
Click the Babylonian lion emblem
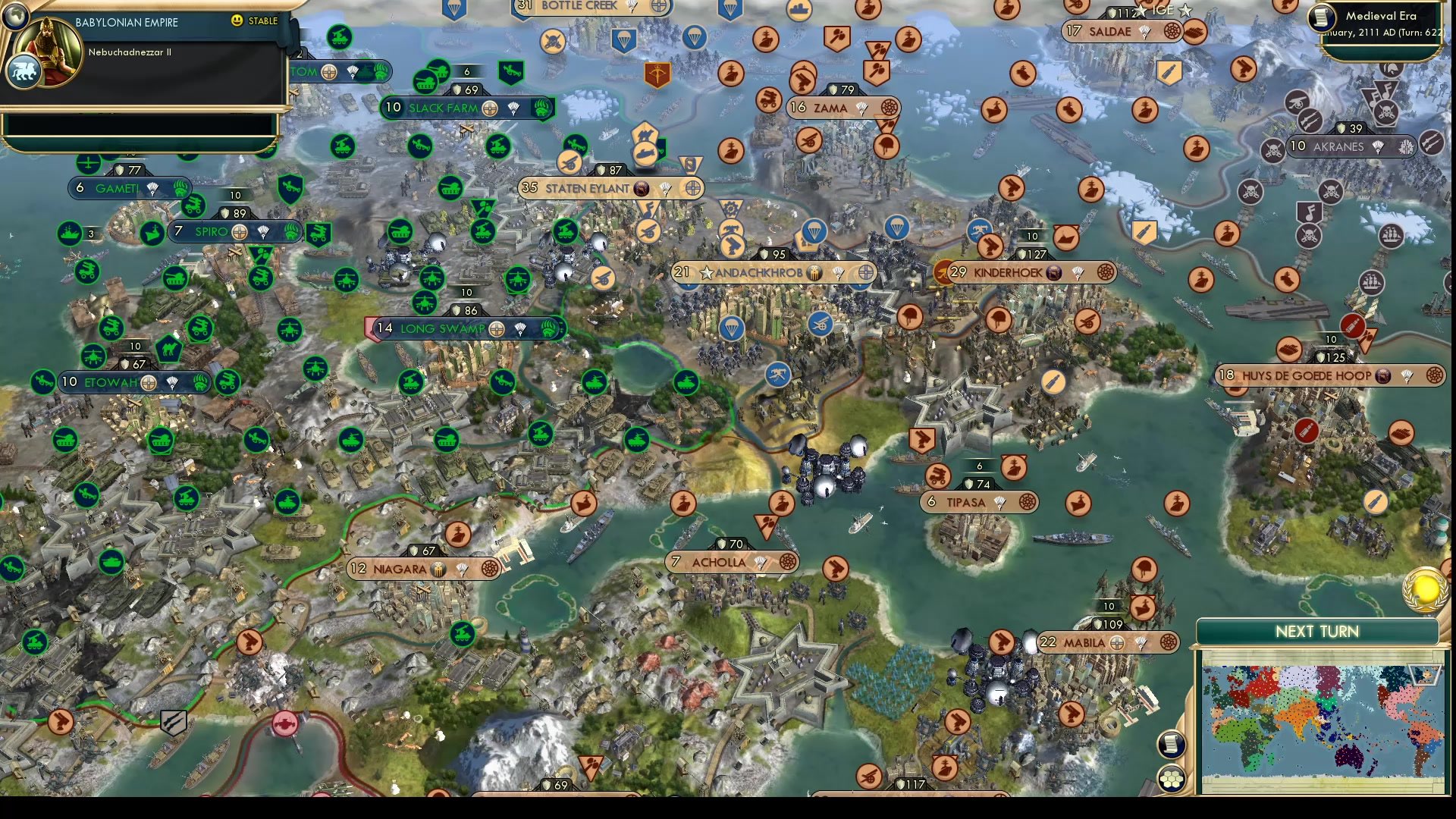24,71
